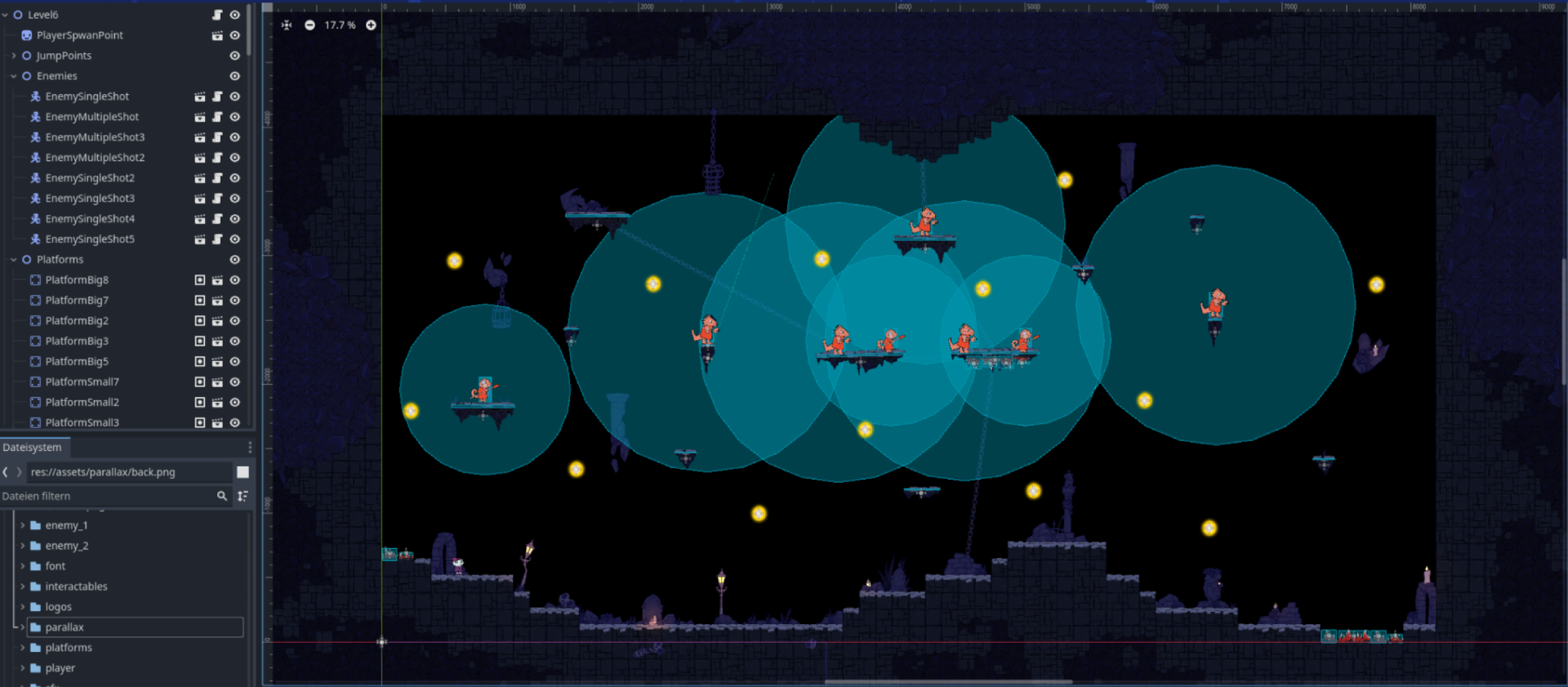Hide the PlayerSpwanPoint node

click(x=234, y=35)
